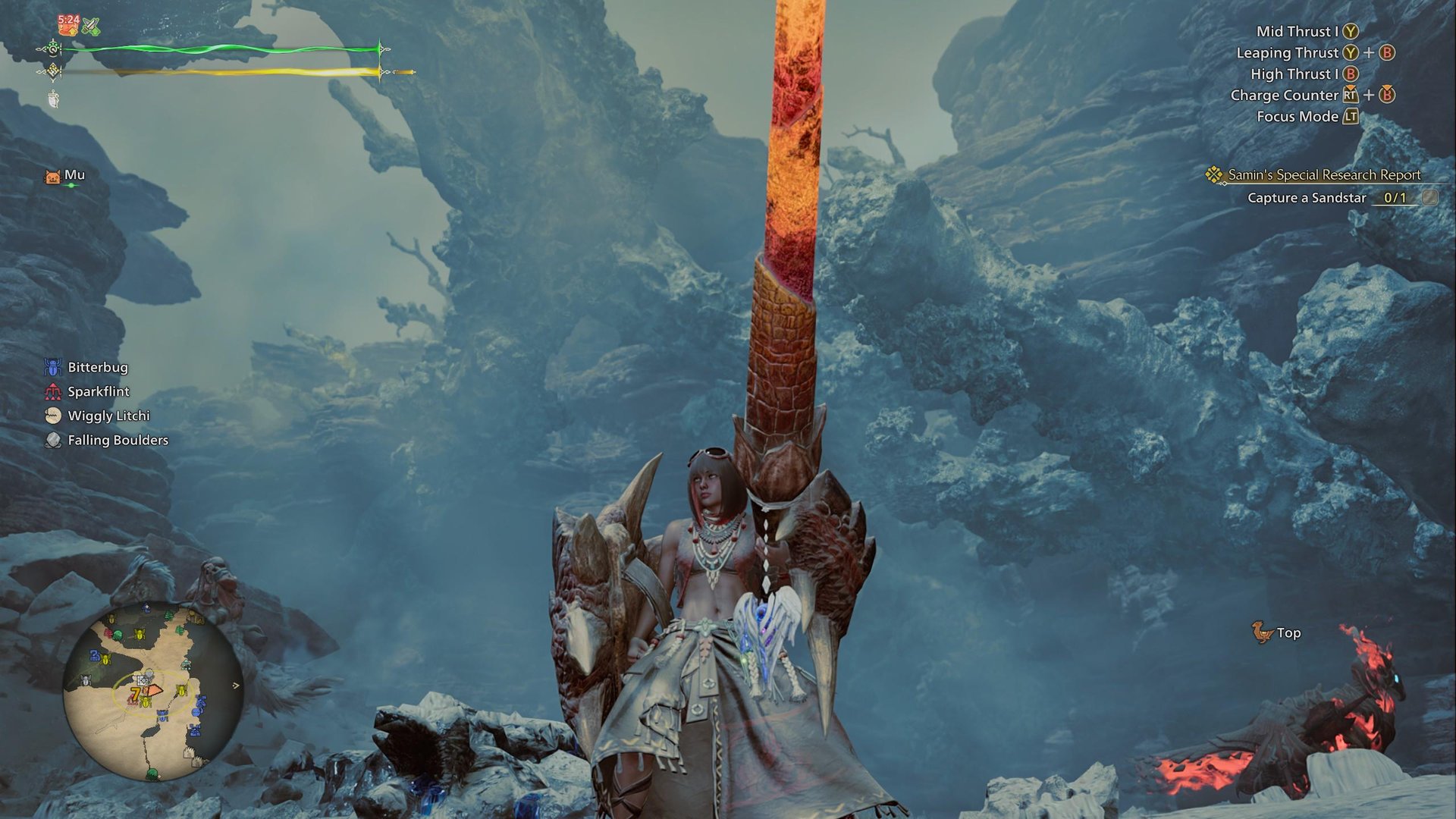Click the green sword buff icon
The image size is (1456, 819).
(92, 27)
